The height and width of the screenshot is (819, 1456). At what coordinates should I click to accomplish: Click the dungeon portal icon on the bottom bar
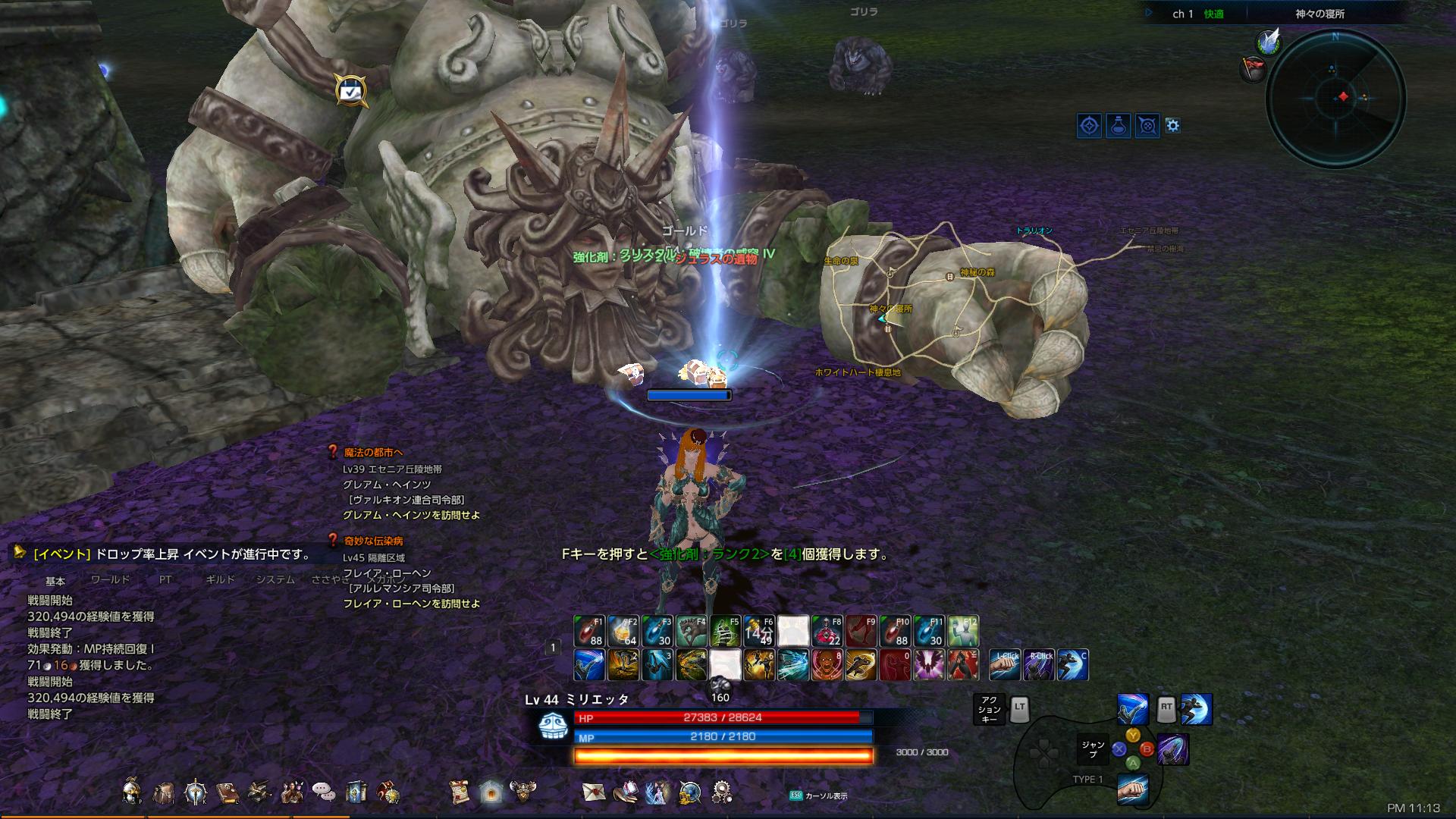tap(491, 791)
